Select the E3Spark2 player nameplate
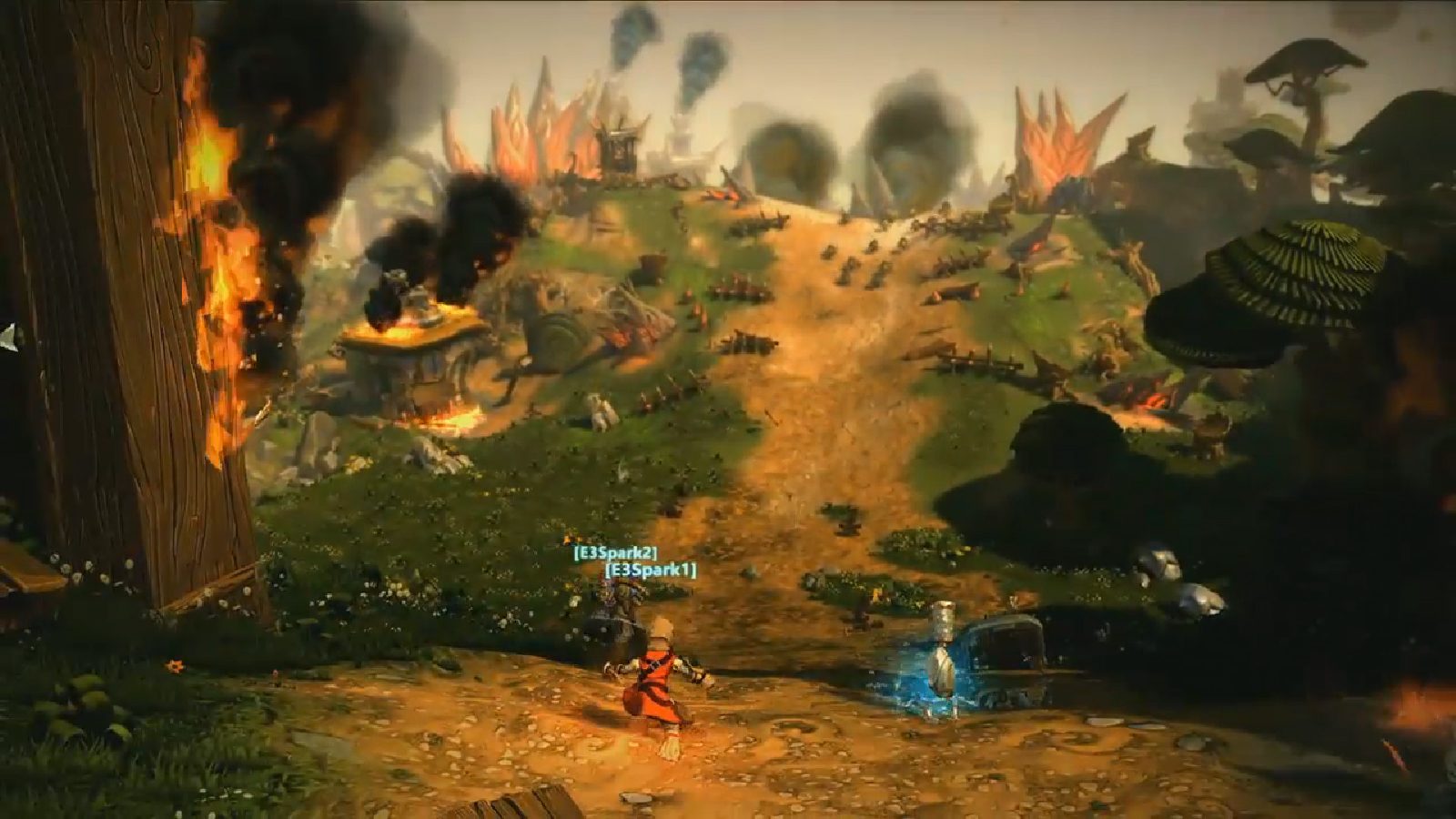The image size is (1456, 819). pyautogui.click(x=614, y=552)
